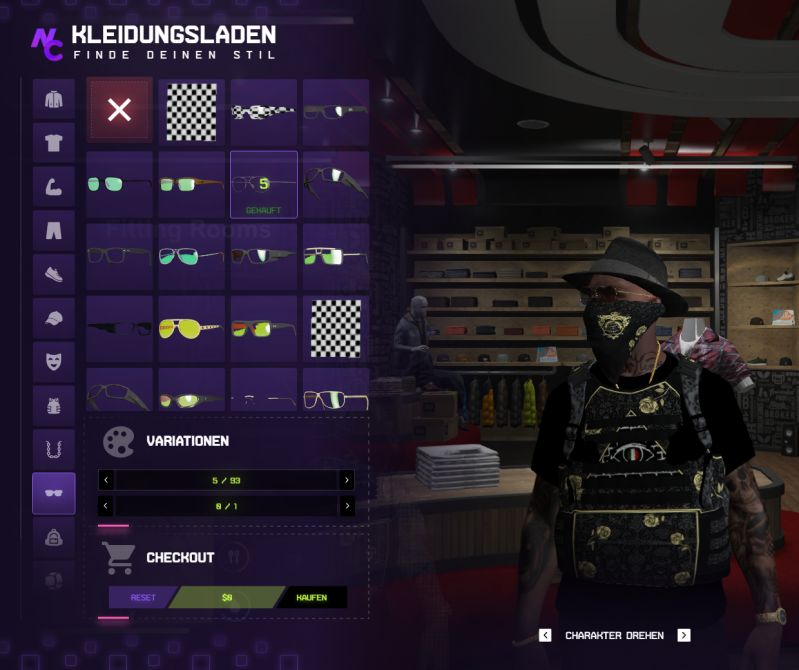Open the chain necklace category

[x=54, y=449]
